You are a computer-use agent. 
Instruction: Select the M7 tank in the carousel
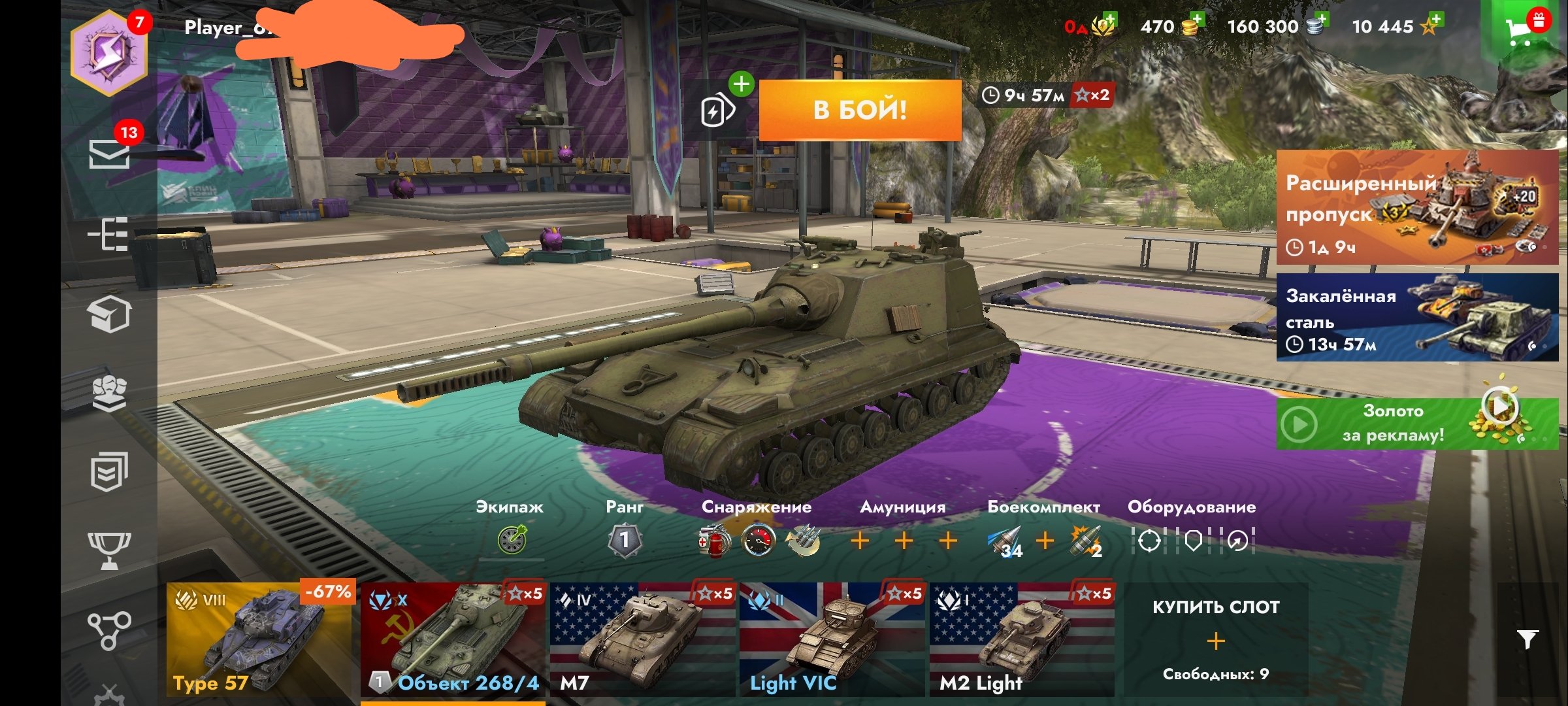point(642,639)
